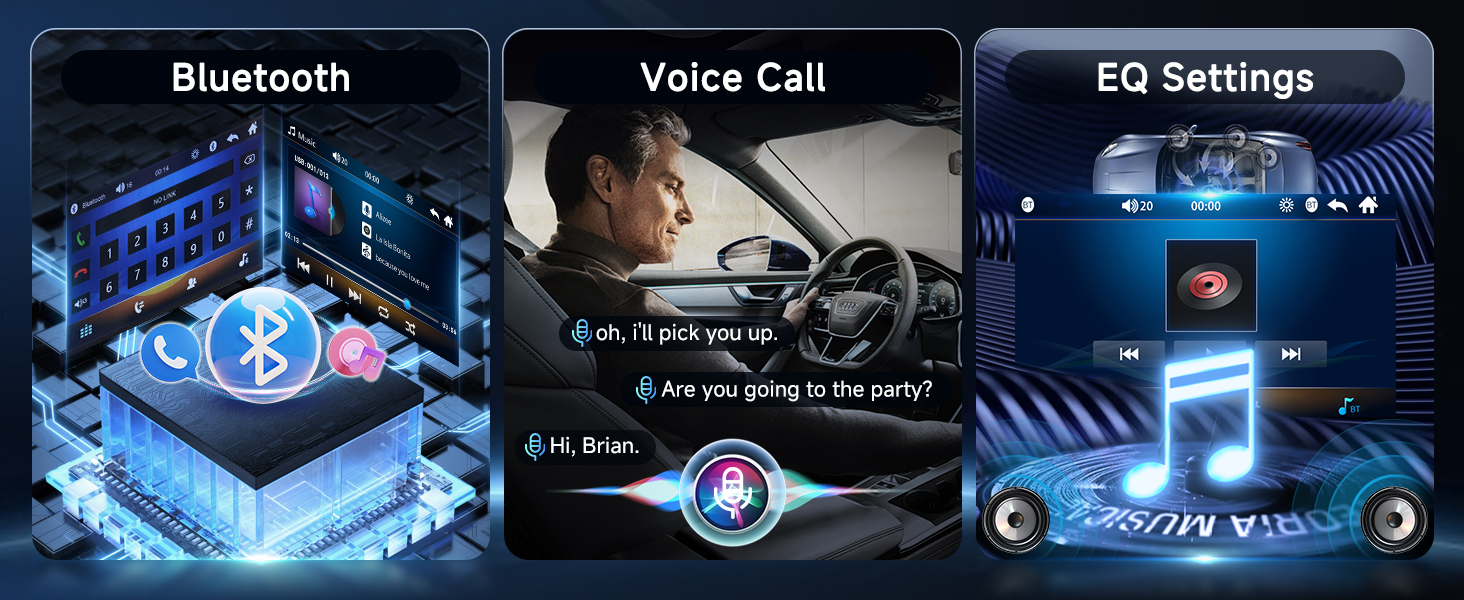
Task: Tap the green call button on the dialer
Action: [x=82, y=239]
